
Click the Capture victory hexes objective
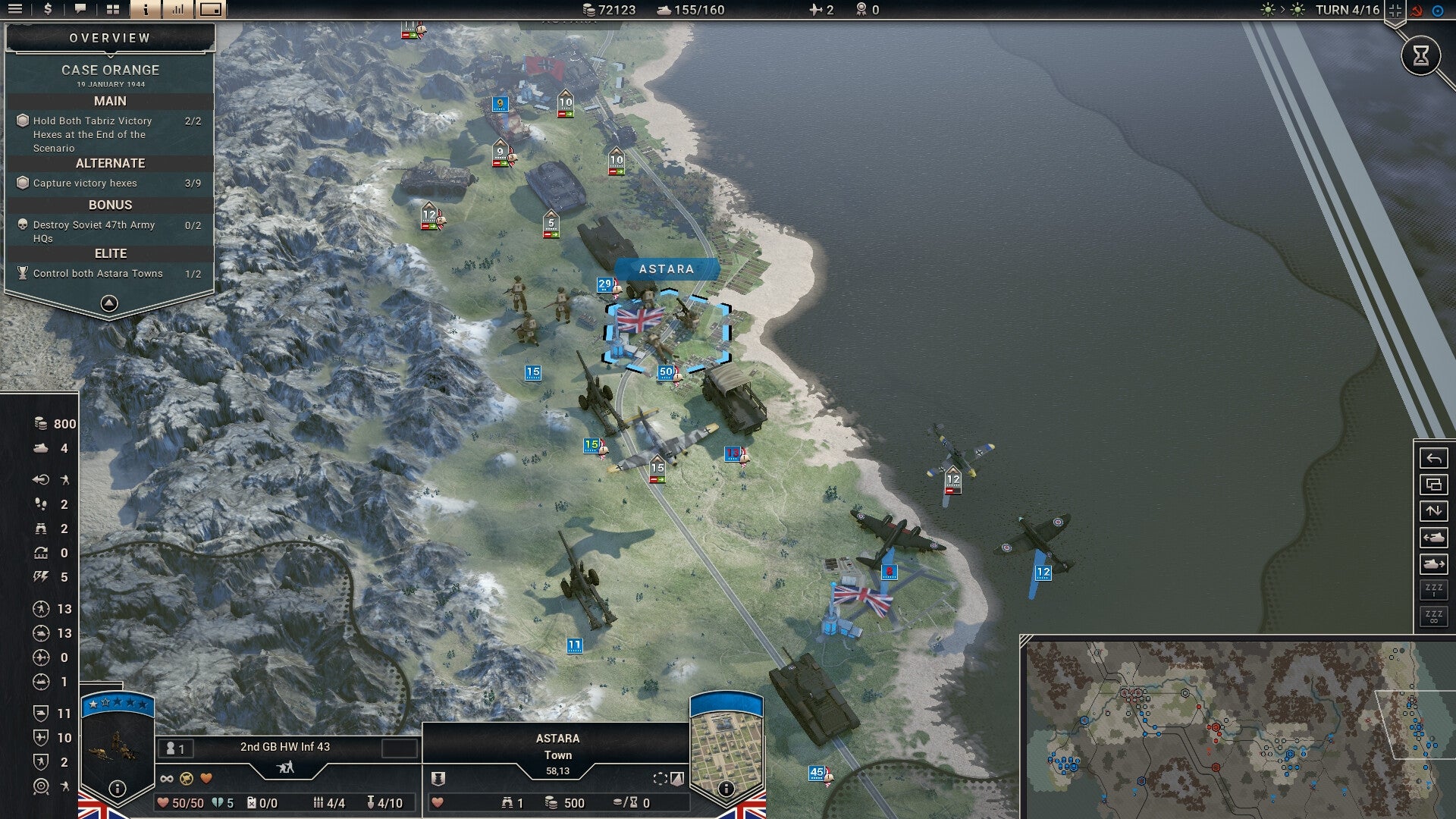83,183
